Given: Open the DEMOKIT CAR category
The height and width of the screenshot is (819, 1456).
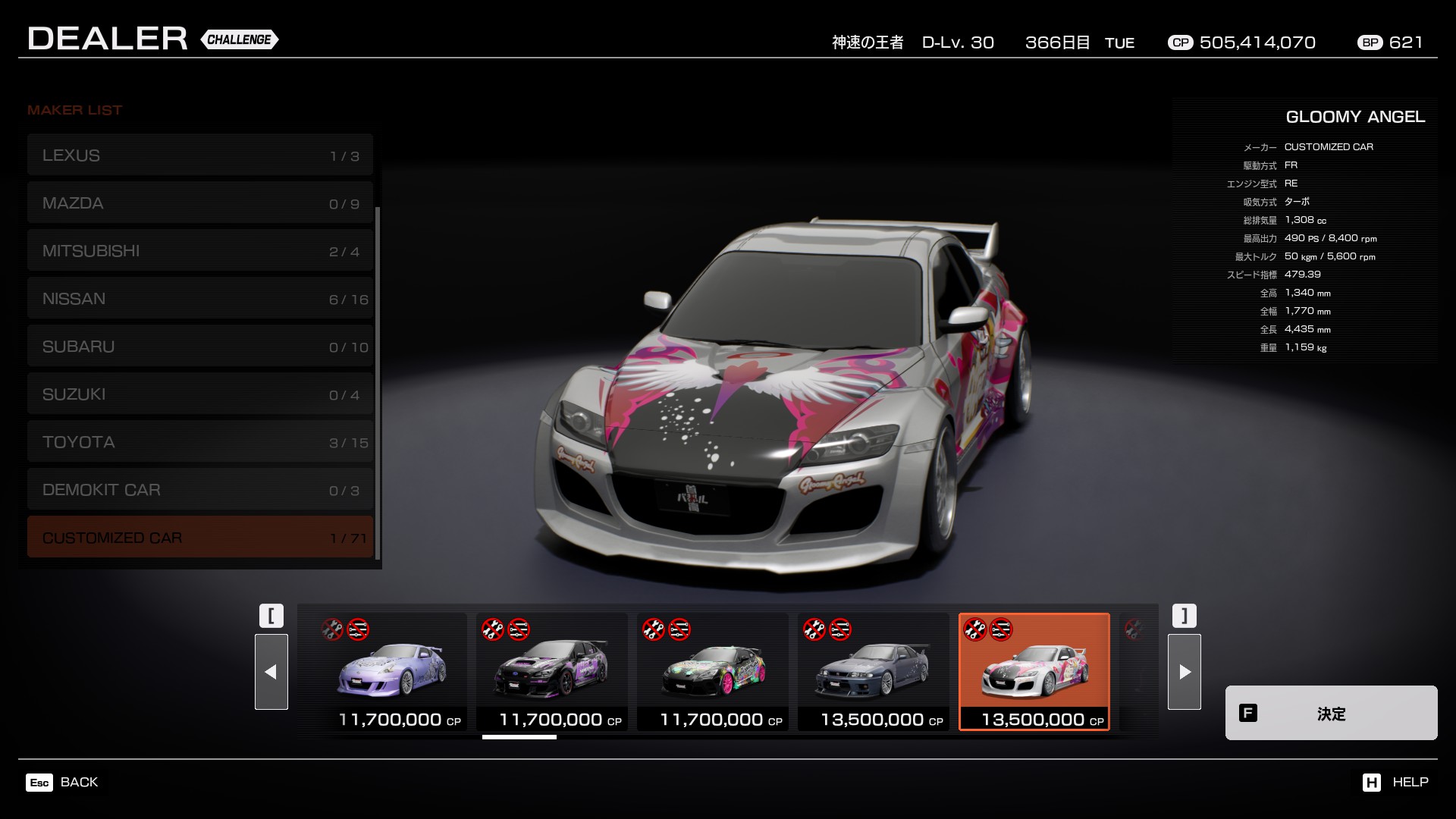Looking at the screenshot, I should 199,490.
